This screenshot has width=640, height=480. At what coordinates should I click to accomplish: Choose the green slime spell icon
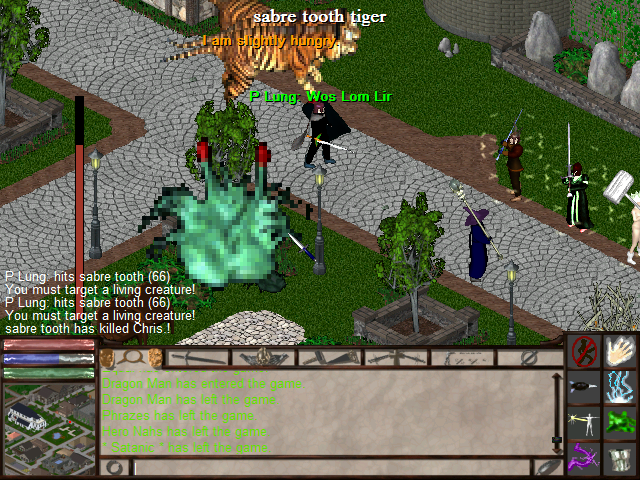[622, 423]
